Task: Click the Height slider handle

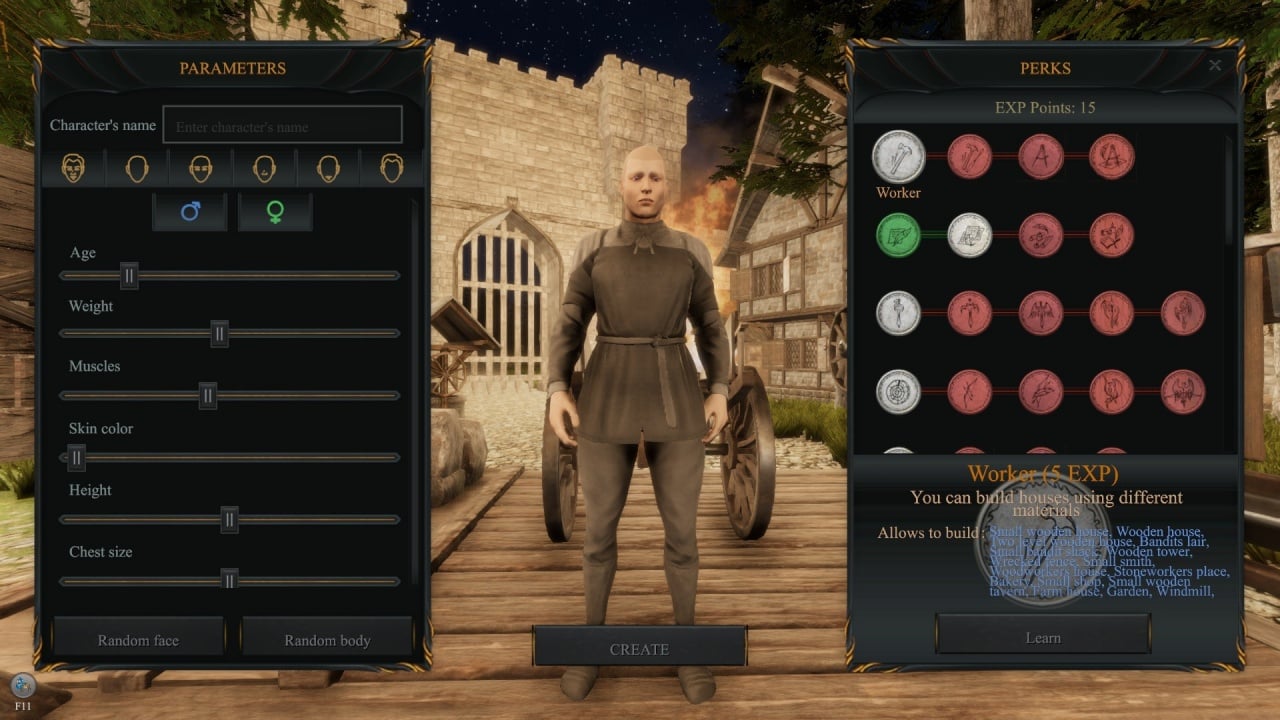Action: tap(229, 519)
